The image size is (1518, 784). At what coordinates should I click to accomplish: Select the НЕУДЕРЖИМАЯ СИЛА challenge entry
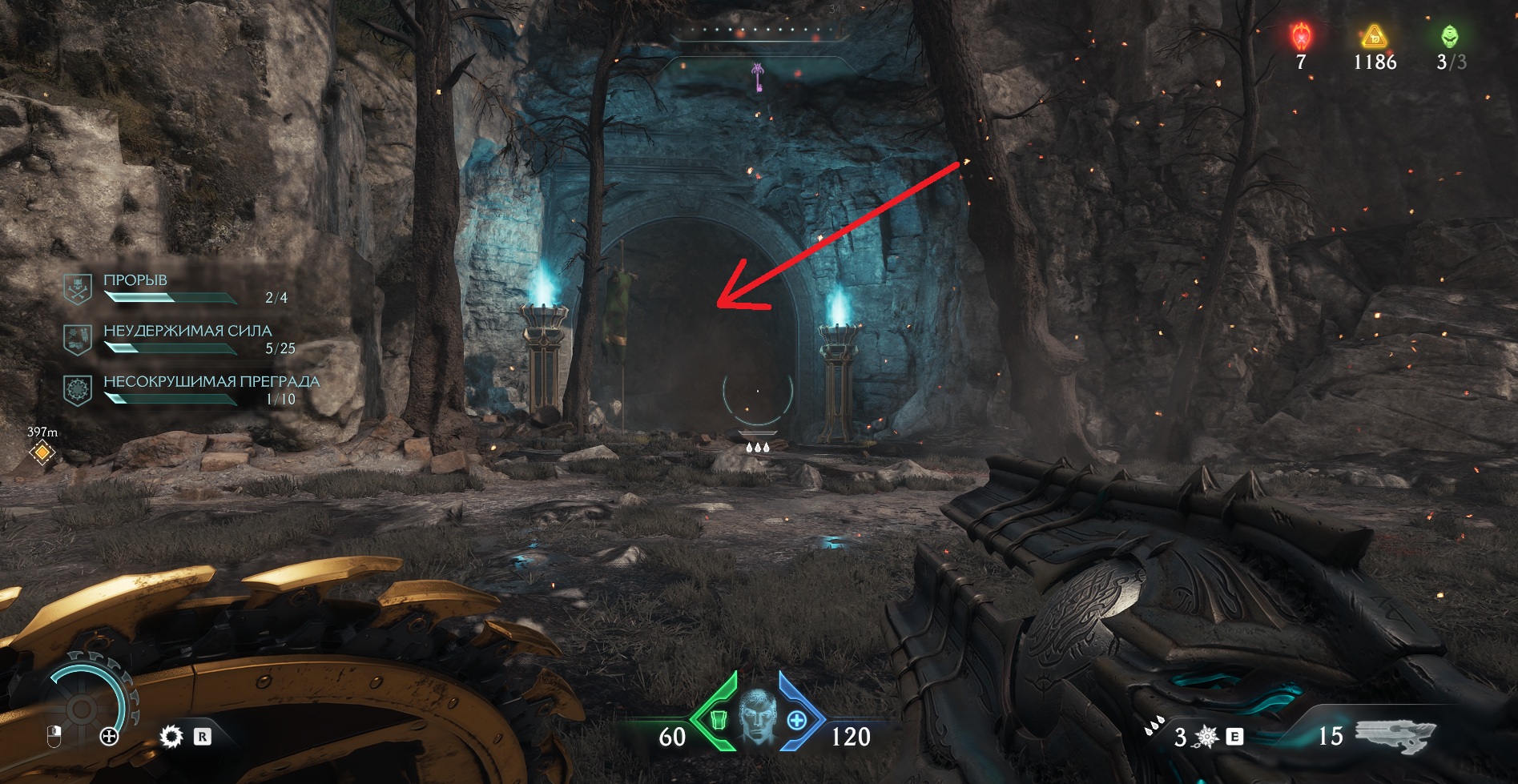[x=187, y=332]
